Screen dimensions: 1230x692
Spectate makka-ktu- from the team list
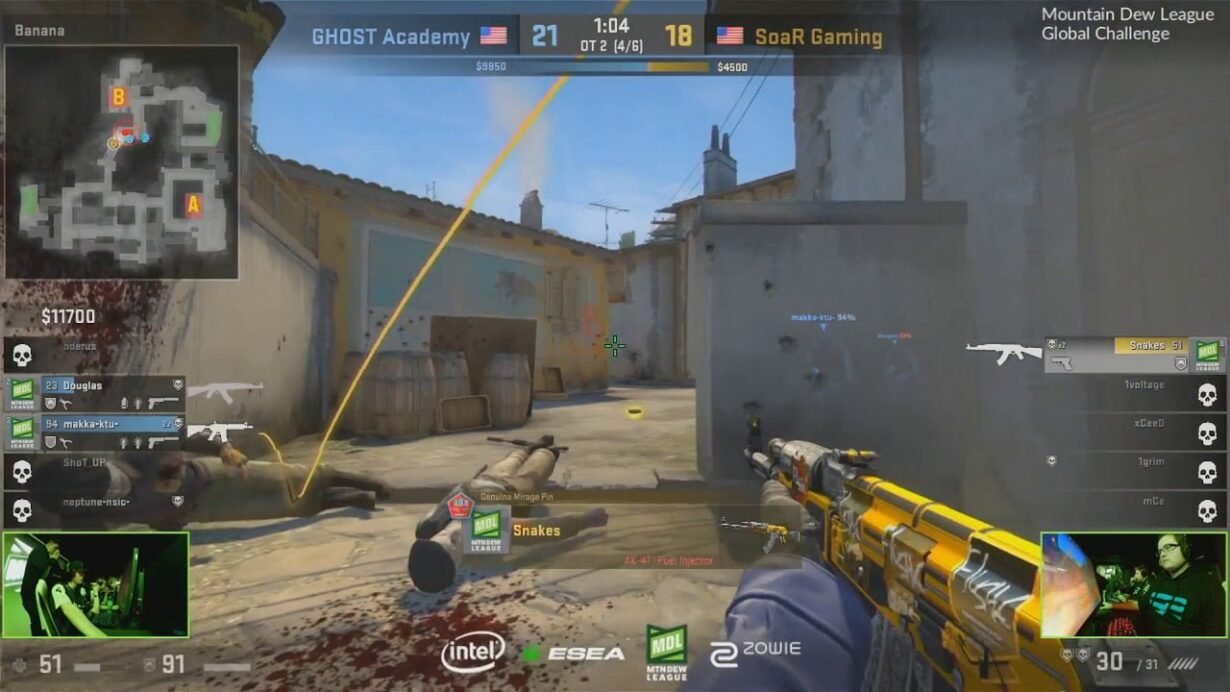pyautogui.click(x=96, y=432)
